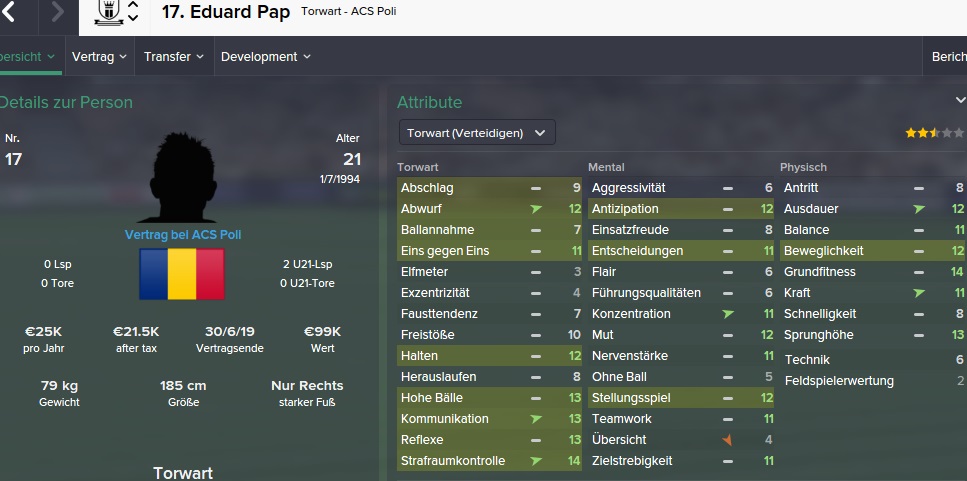Select the Antizipation attribute row
The width and height of the screenshot is (967, 481).
click(x=681, y=209)
